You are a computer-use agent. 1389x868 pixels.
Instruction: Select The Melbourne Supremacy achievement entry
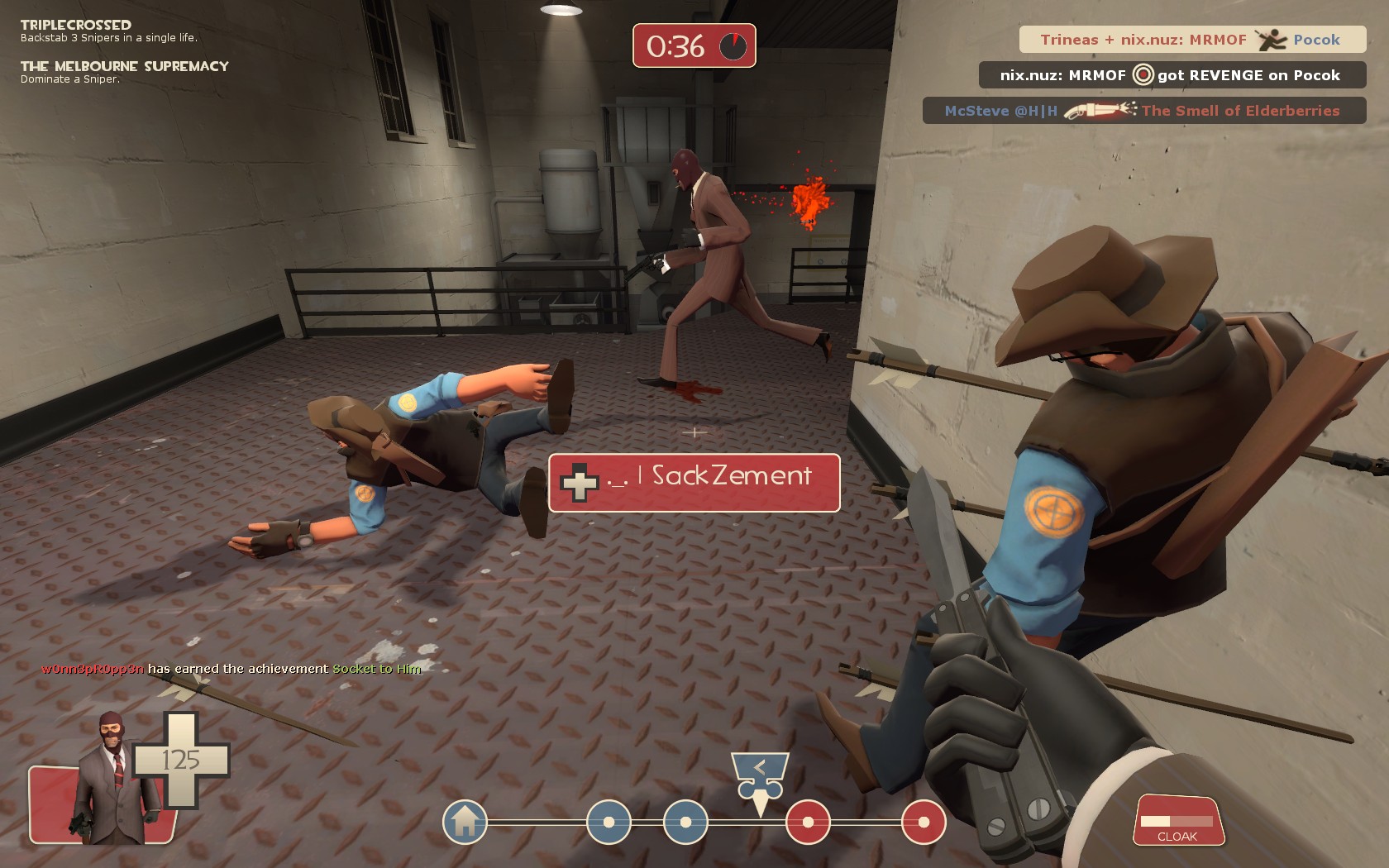coord(124,71)
